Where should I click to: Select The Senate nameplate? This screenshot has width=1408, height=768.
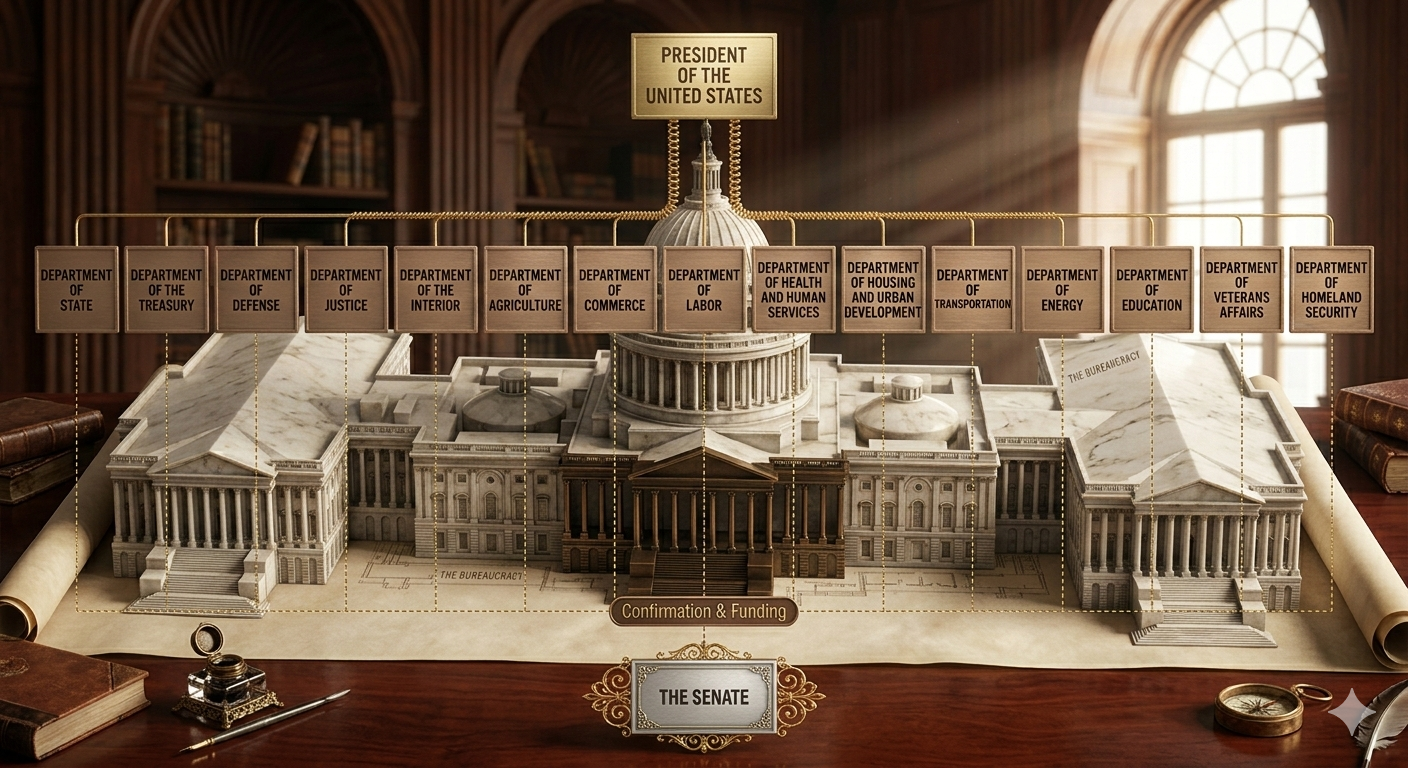704,696
